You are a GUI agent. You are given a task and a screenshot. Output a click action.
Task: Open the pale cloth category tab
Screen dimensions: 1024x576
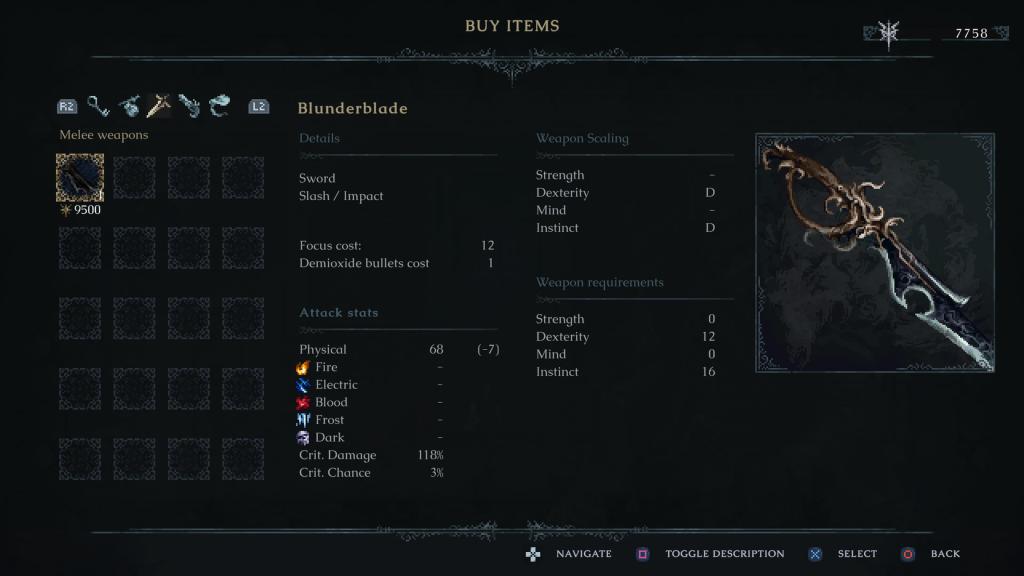tap(219, 105)
